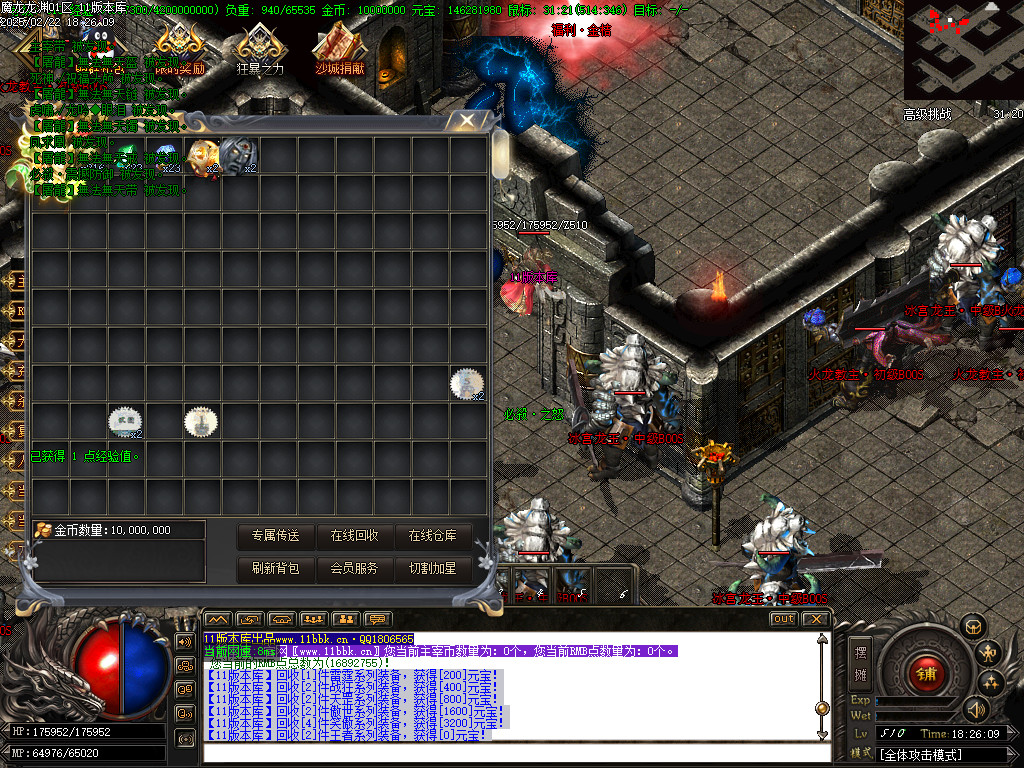The image size is (1024, 768).
Task: Select the gray mask item slot
Action: (x=239, y=154)
